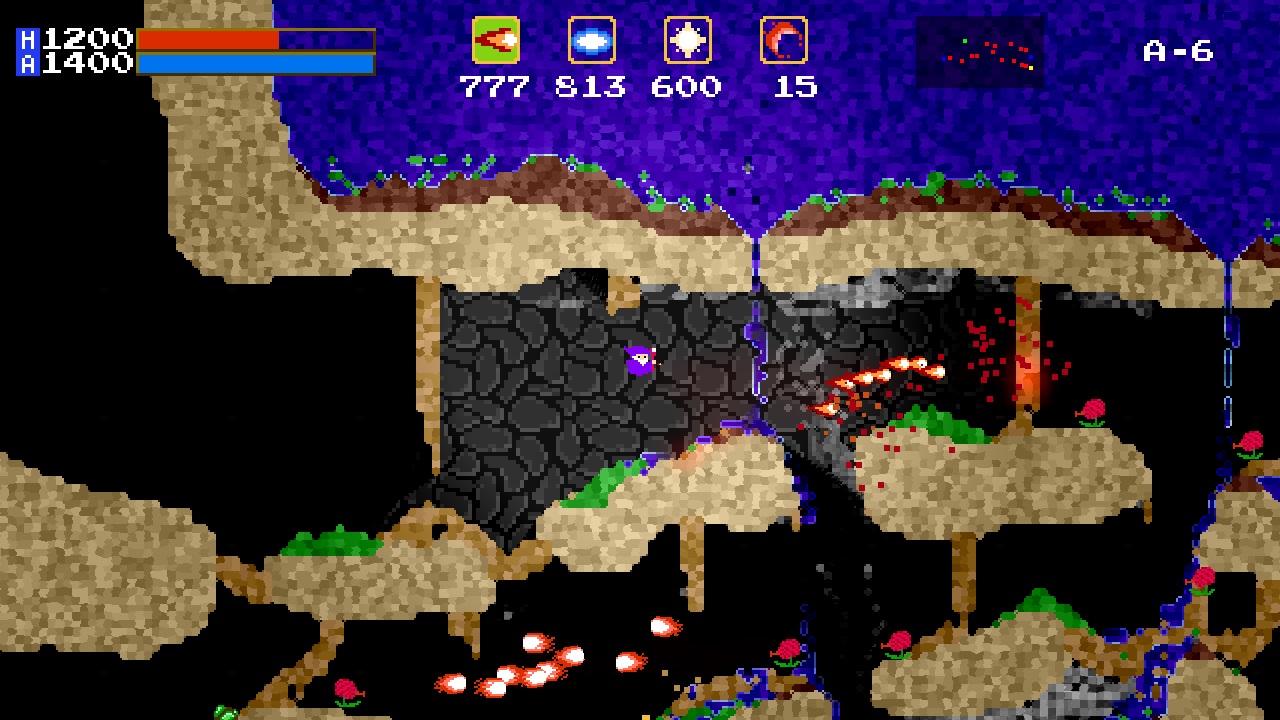Select the fireball spell icon showing 777 ammo
1280x720 pixels.
tap(497, 41)
